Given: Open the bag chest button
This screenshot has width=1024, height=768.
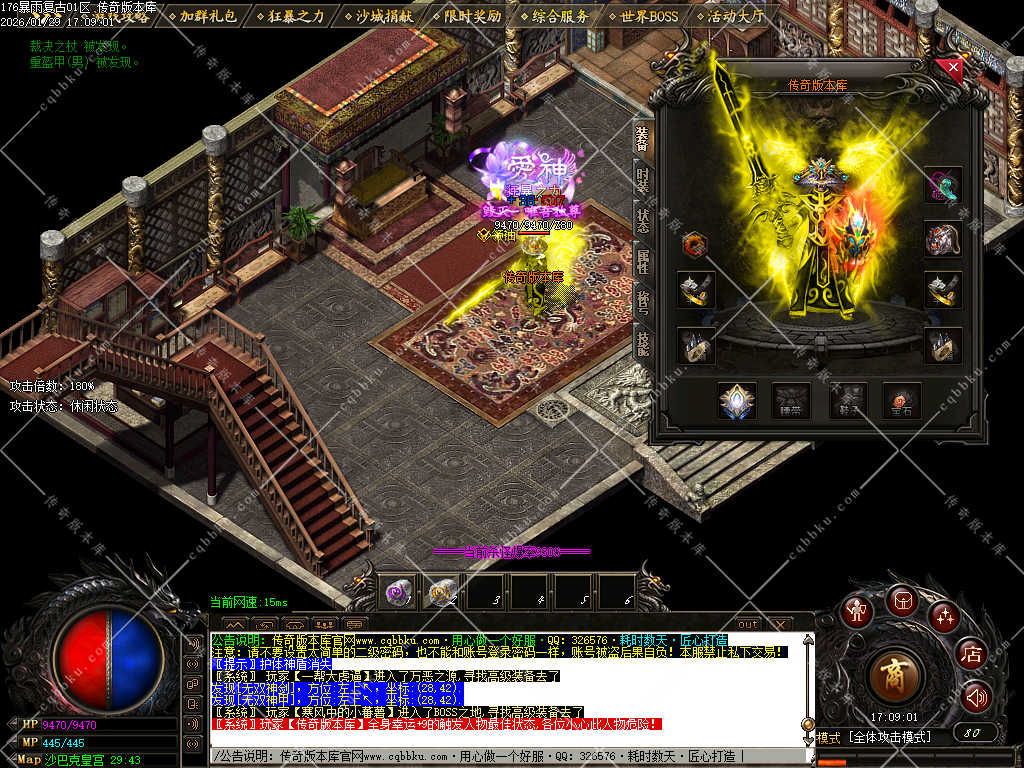Looking at the screenshot, I should click(x=901, y=600).
